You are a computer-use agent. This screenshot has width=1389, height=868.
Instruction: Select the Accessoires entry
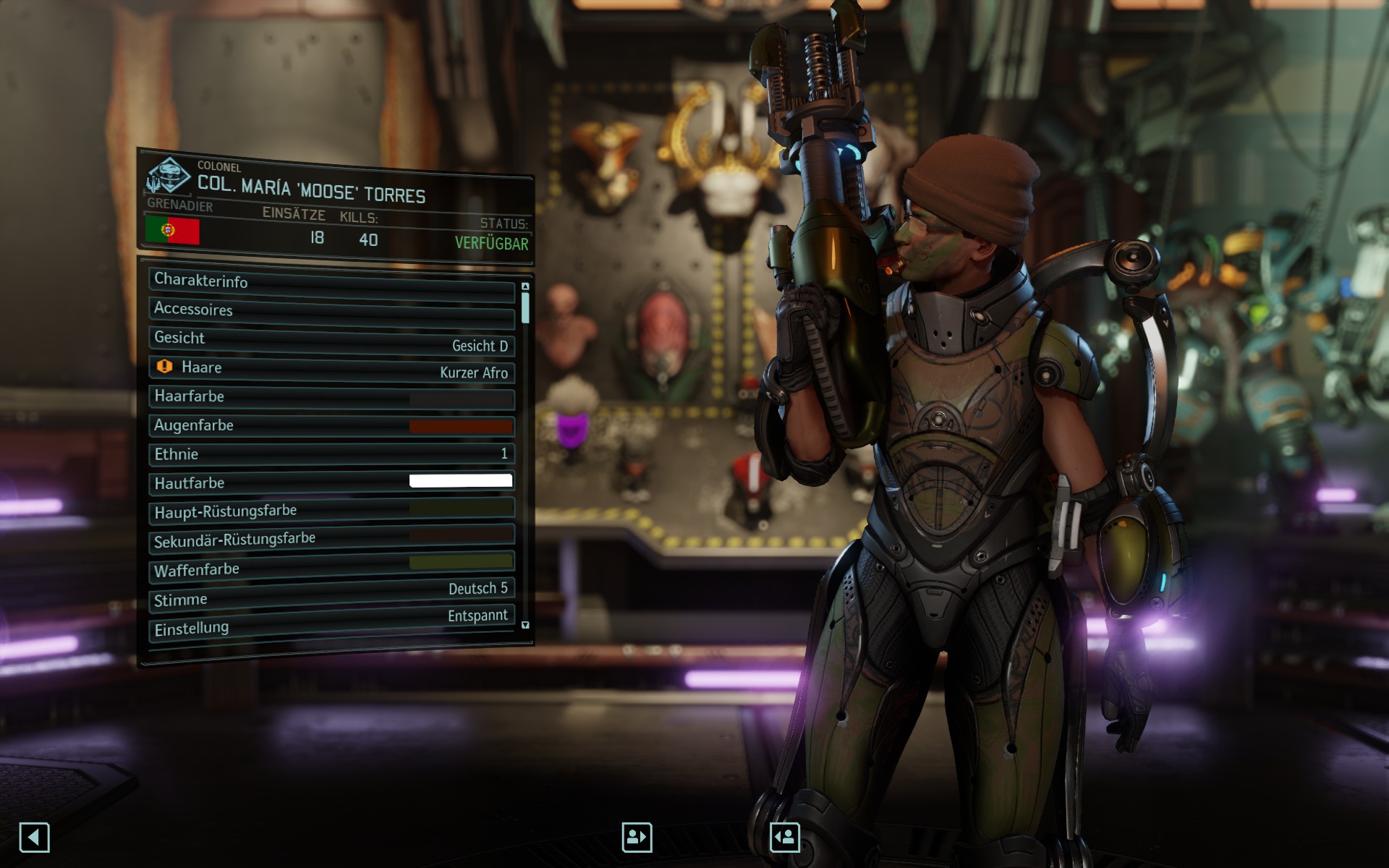click(331, 311)
